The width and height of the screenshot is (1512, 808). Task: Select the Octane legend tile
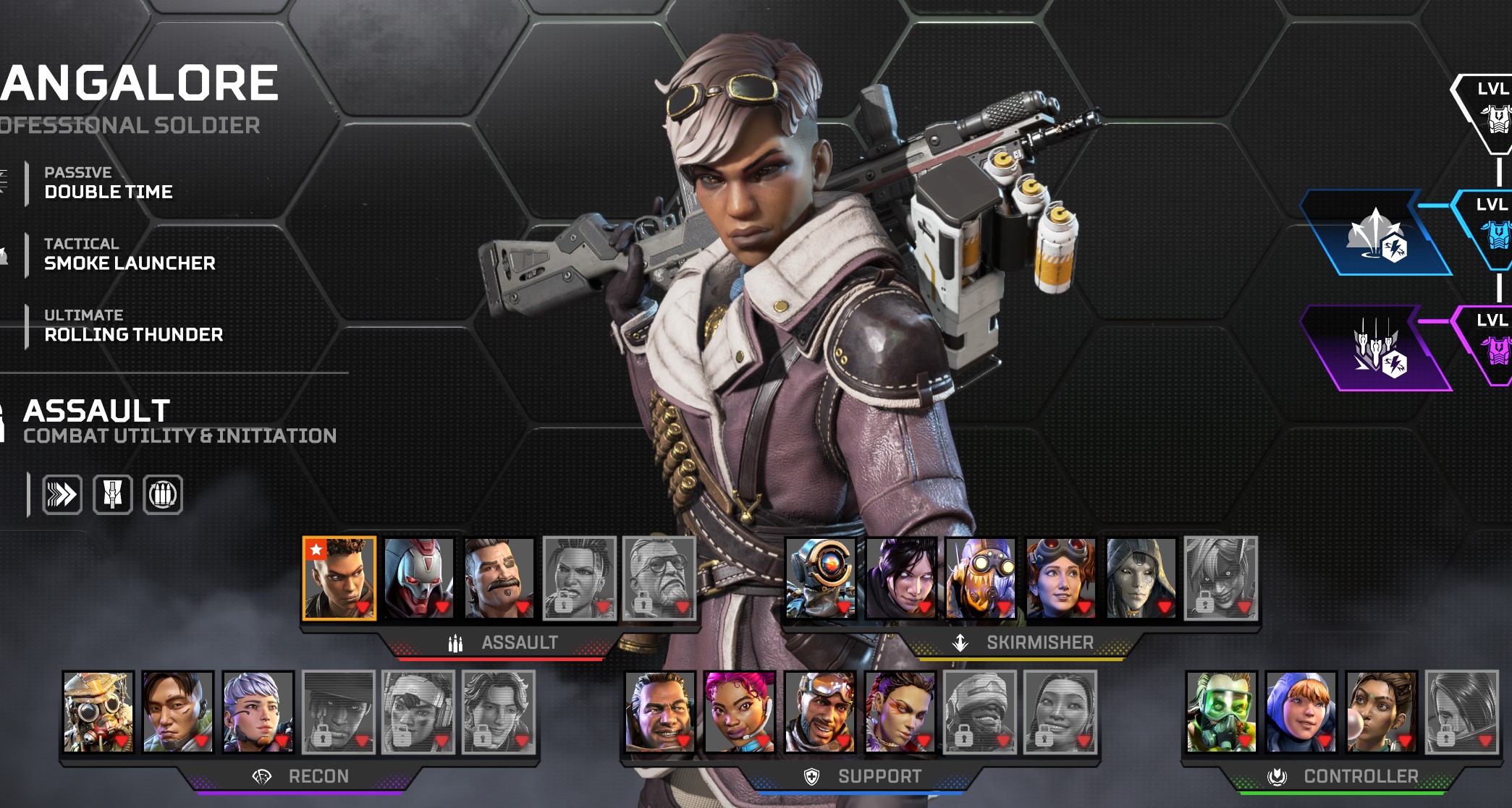point(981,578)
